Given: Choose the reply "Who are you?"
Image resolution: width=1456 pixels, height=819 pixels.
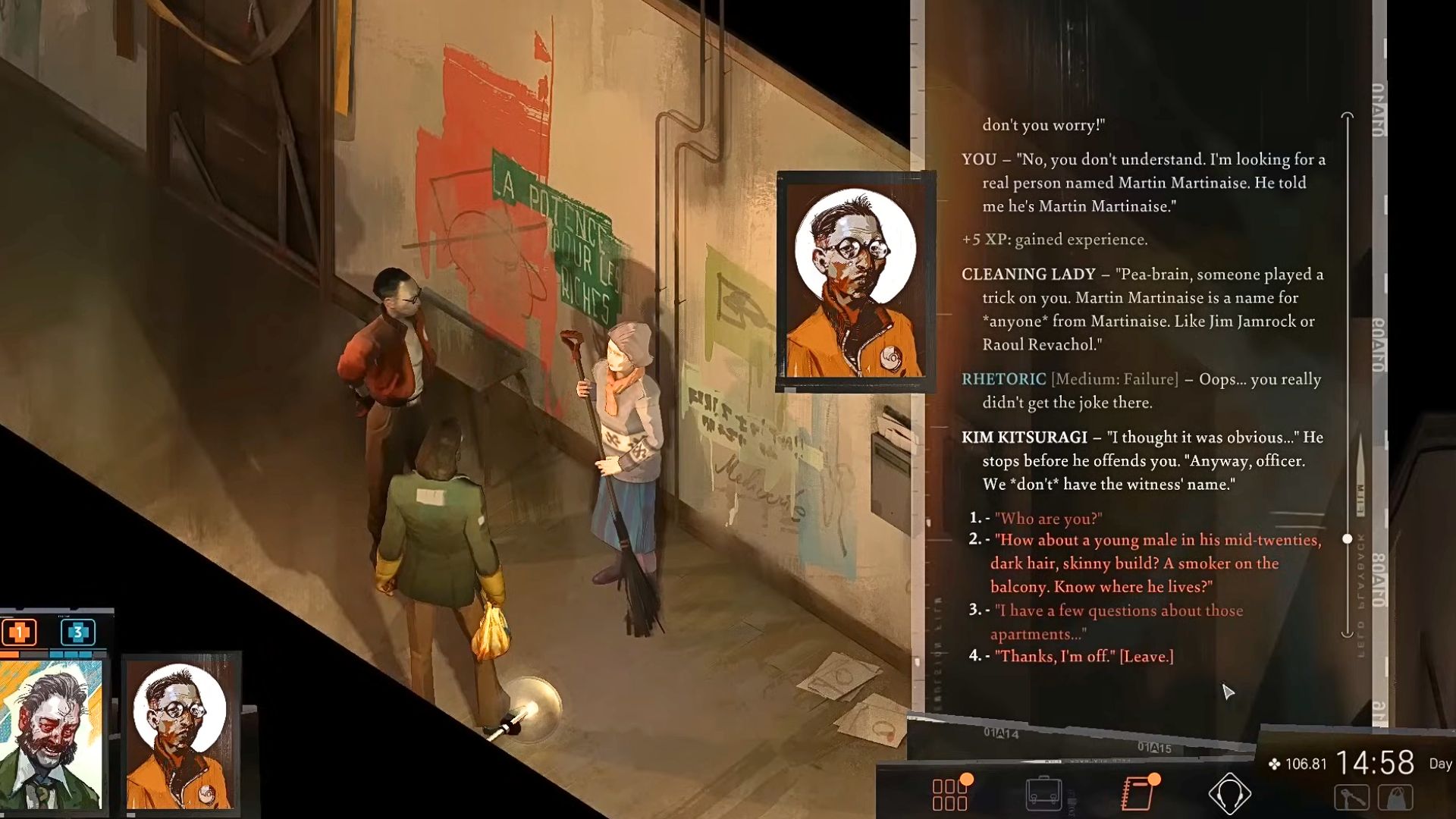Looking at the screenshot, I should [1048, 519].
